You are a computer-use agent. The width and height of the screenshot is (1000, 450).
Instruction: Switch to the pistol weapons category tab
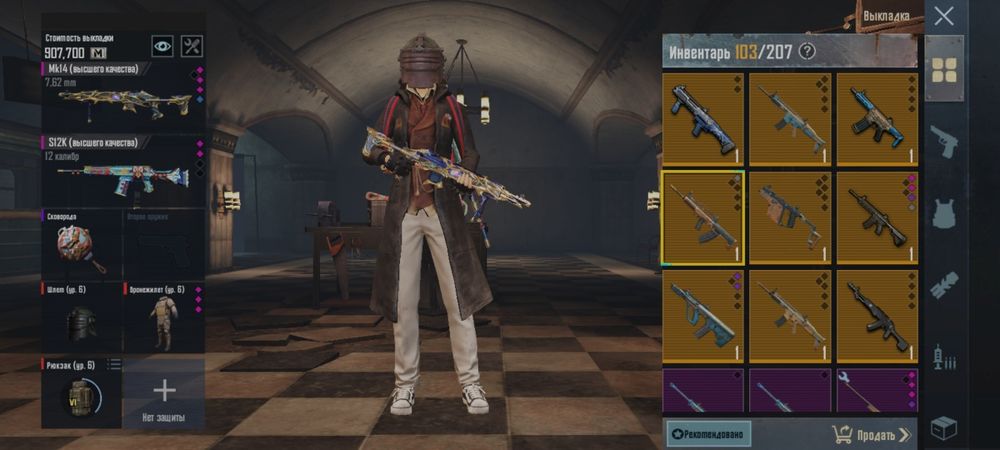click(x=944, y=141)
